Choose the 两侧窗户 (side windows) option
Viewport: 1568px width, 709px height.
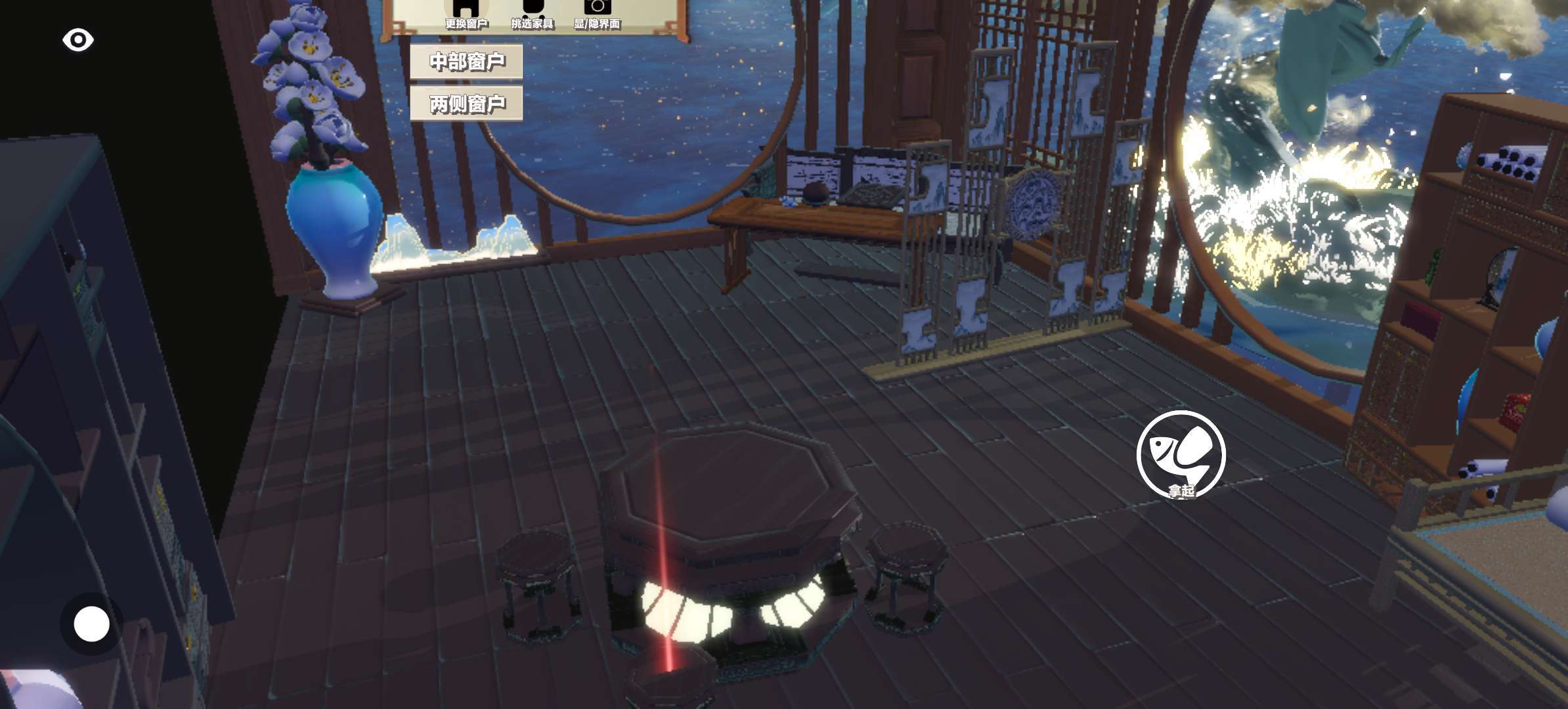tap(466, 104)
